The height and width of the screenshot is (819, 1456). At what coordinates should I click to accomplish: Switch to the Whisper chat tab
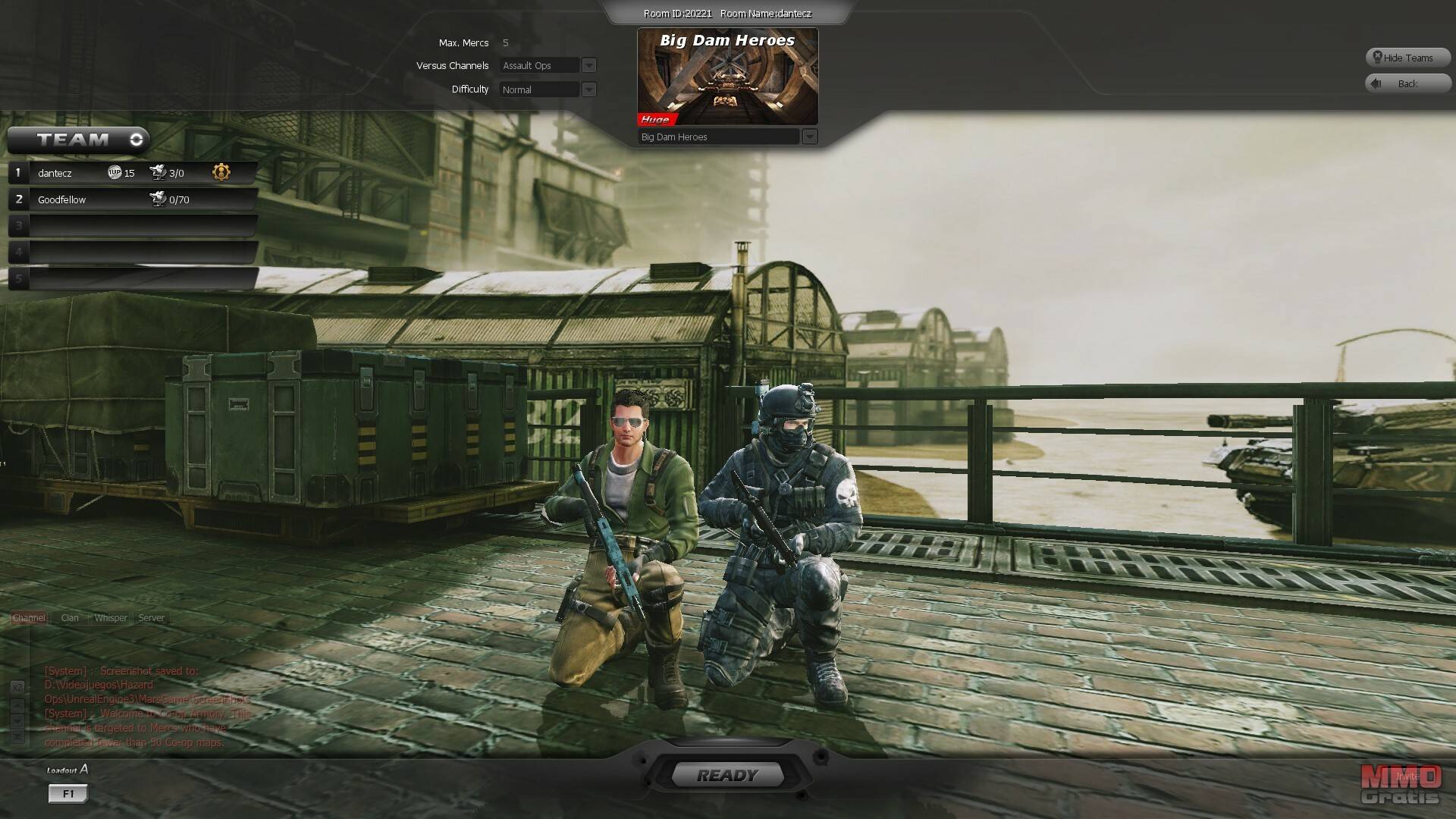[111, 618]
